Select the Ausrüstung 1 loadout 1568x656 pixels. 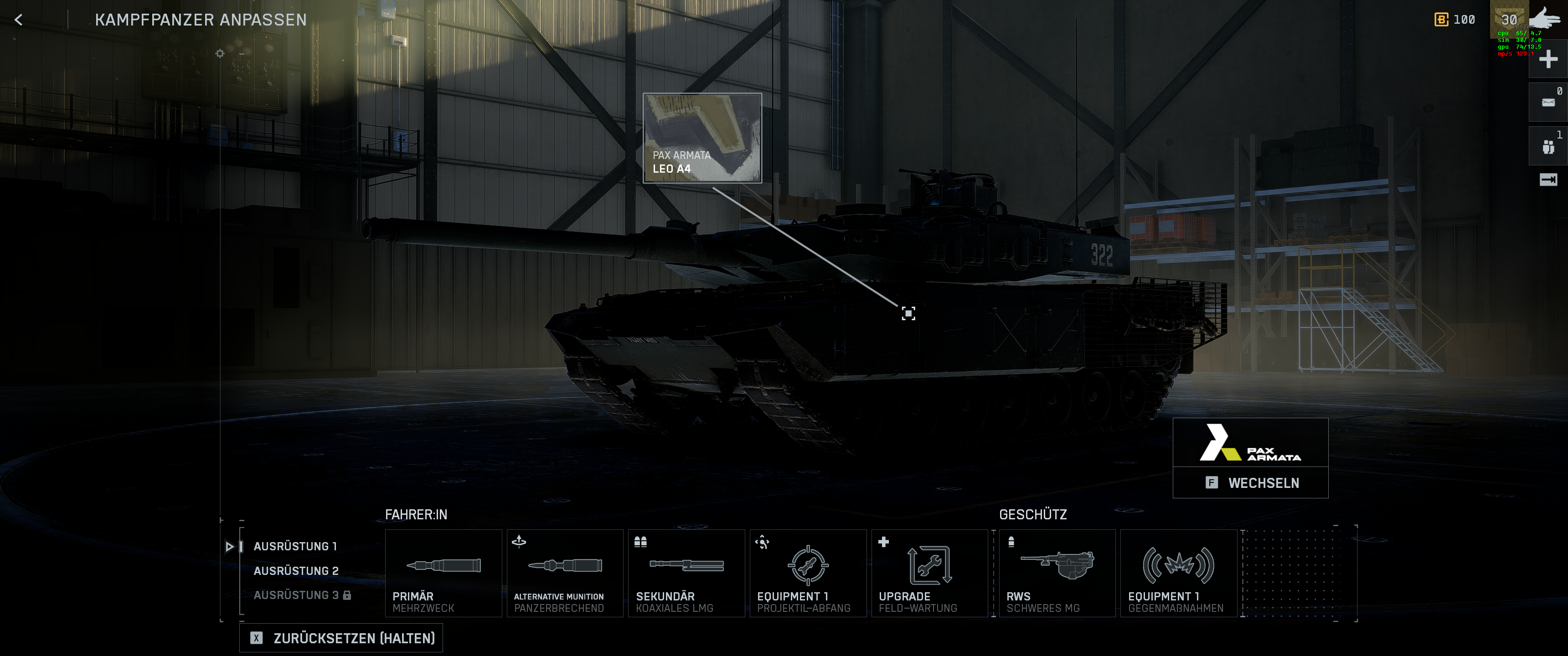tap(295, 547)
